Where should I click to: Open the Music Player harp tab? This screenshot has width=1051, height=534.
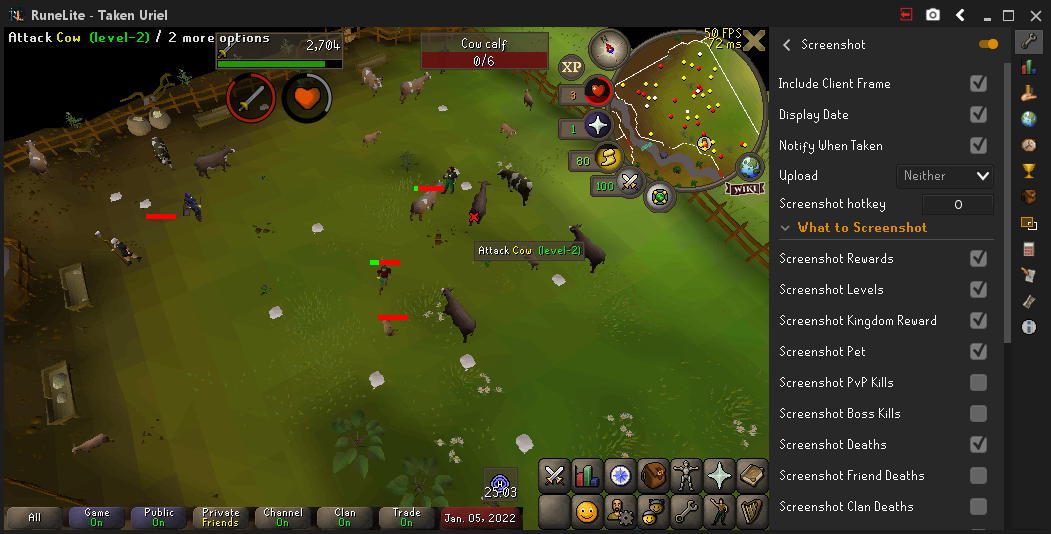tap(752, 511)
